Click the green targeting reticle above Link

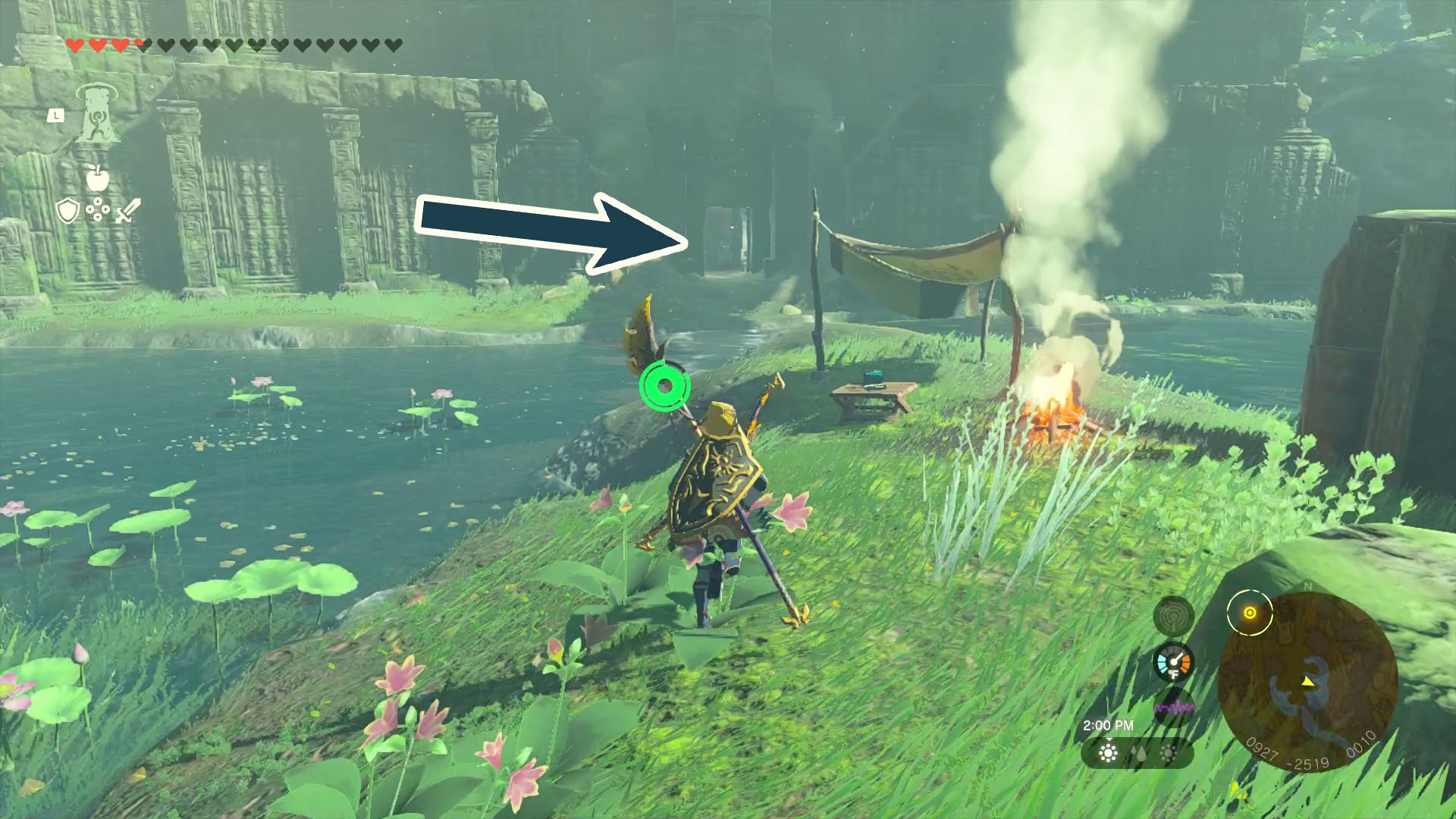pyautogui.click(x=665, y=387)
